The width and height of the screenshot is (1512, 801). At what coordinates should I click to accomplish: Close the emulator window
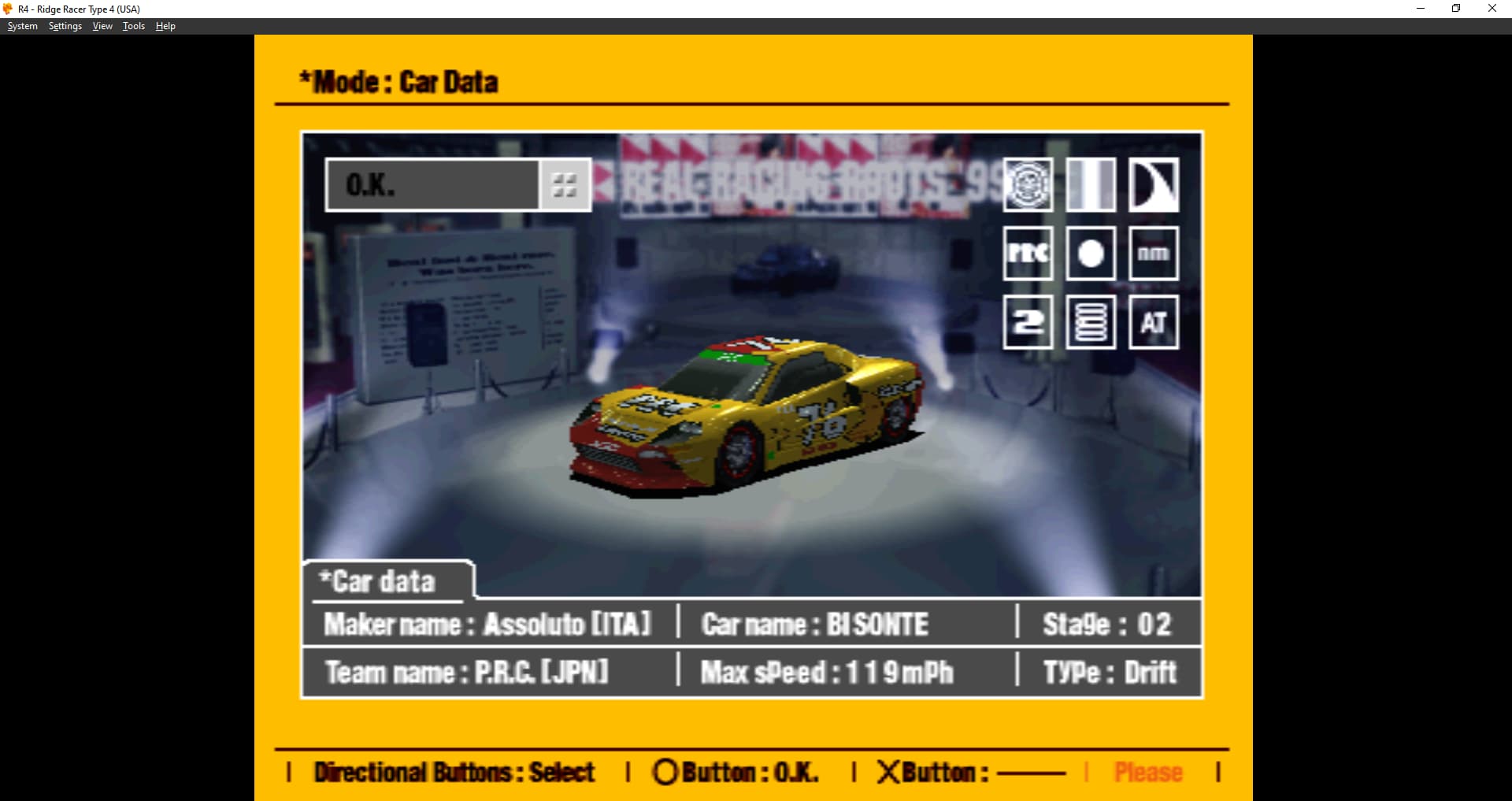(x=1492, y=9)
